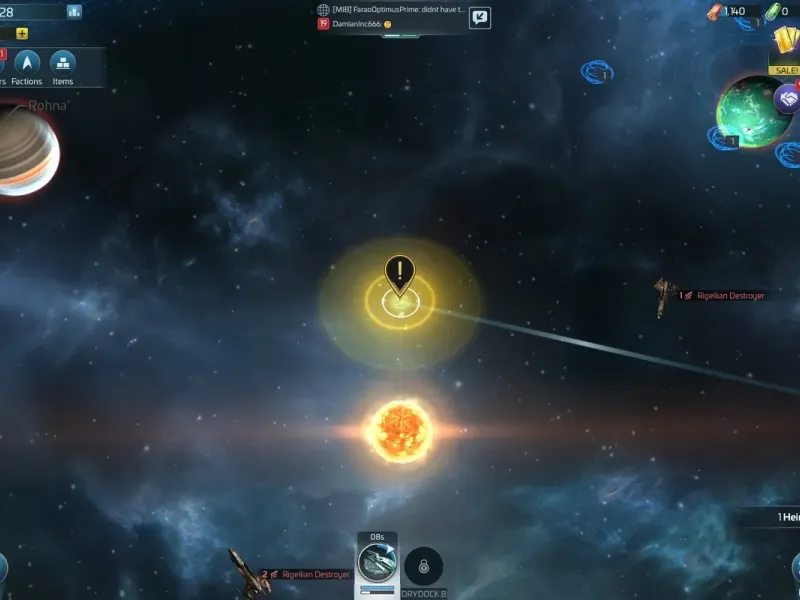Select the active ship in drydock
This screenshot has width=800, height=600.
377,563
